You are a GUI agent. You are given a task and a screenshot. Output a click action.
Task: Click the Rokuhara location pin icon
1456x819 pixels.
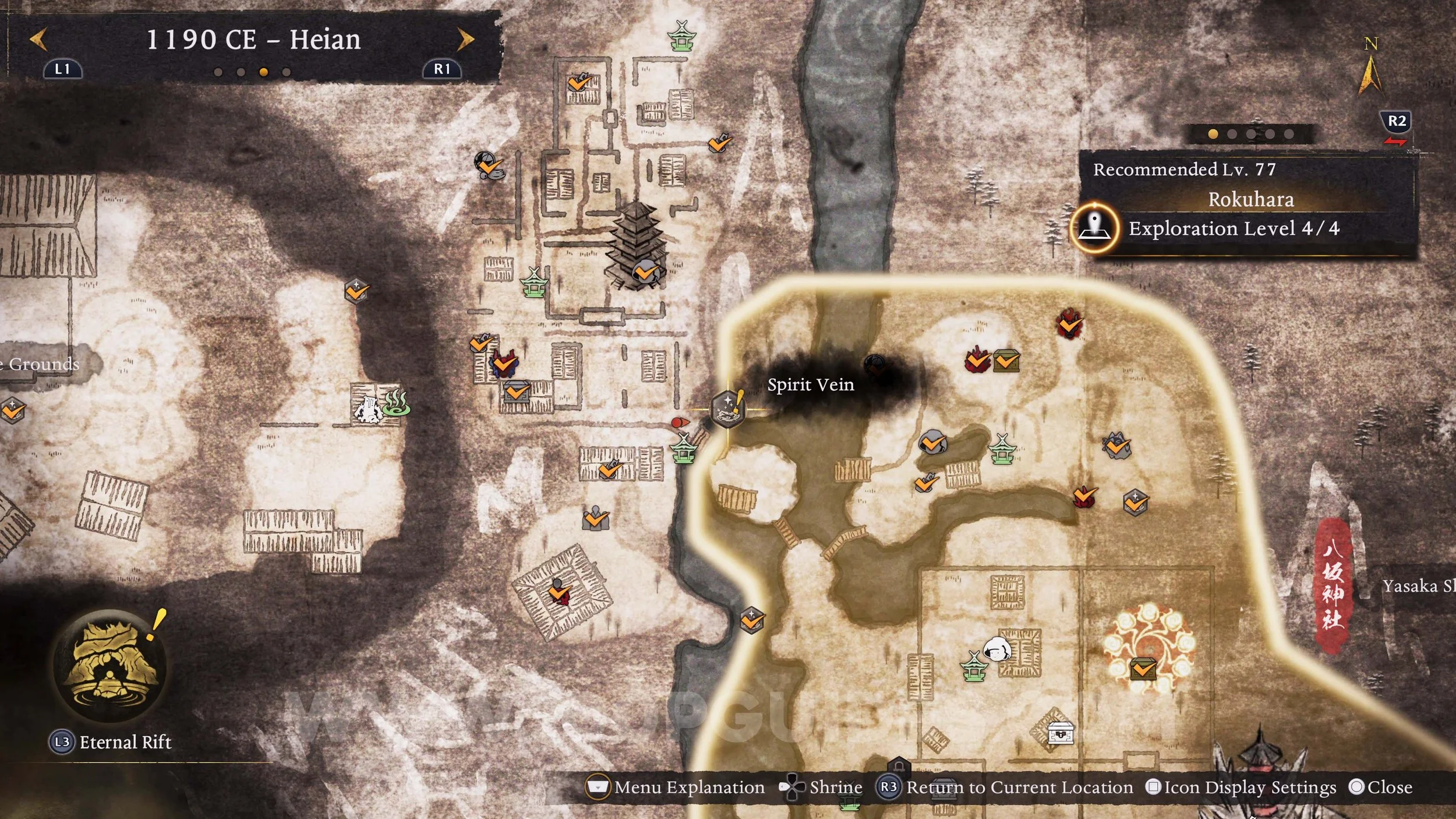click(1095, 227)
